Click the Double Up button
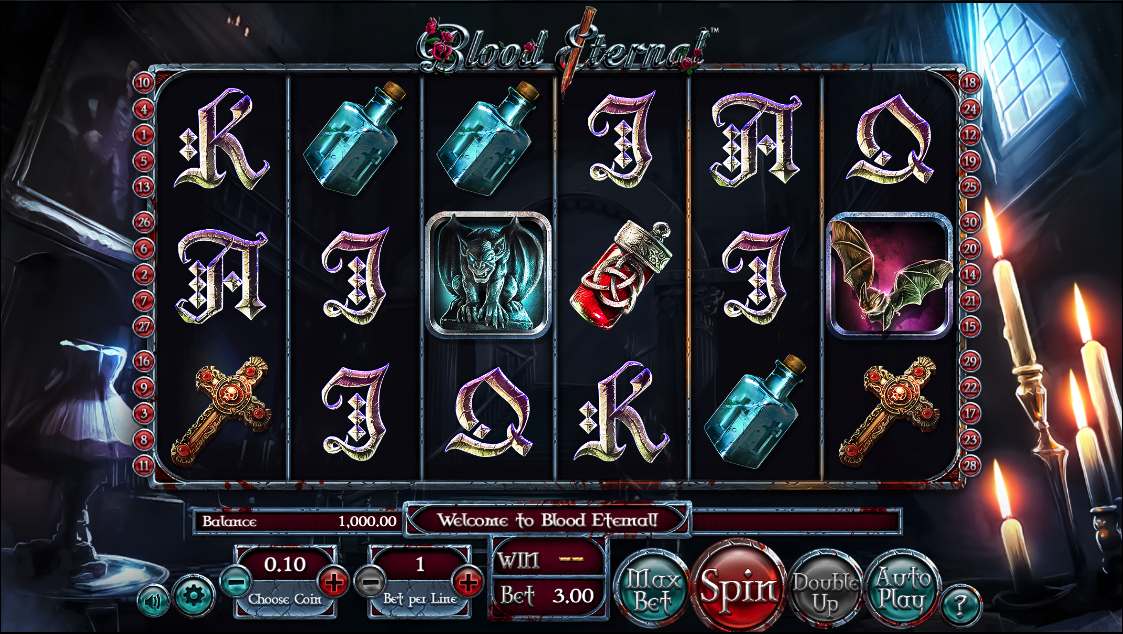The width and height of the screenshot is (1123, 634). (x=826, y=589)
